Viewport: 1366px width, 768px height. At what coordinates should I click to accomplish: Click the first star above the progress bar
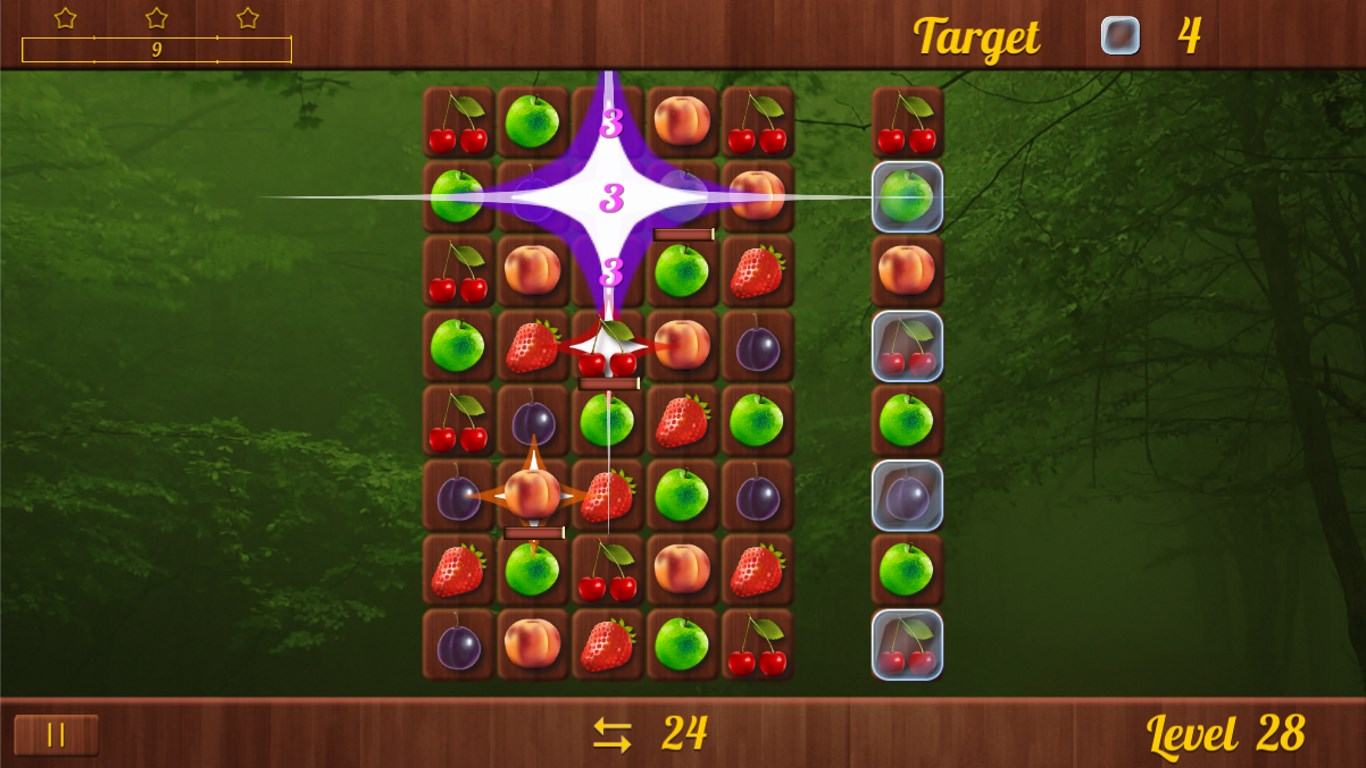point(67,17)
